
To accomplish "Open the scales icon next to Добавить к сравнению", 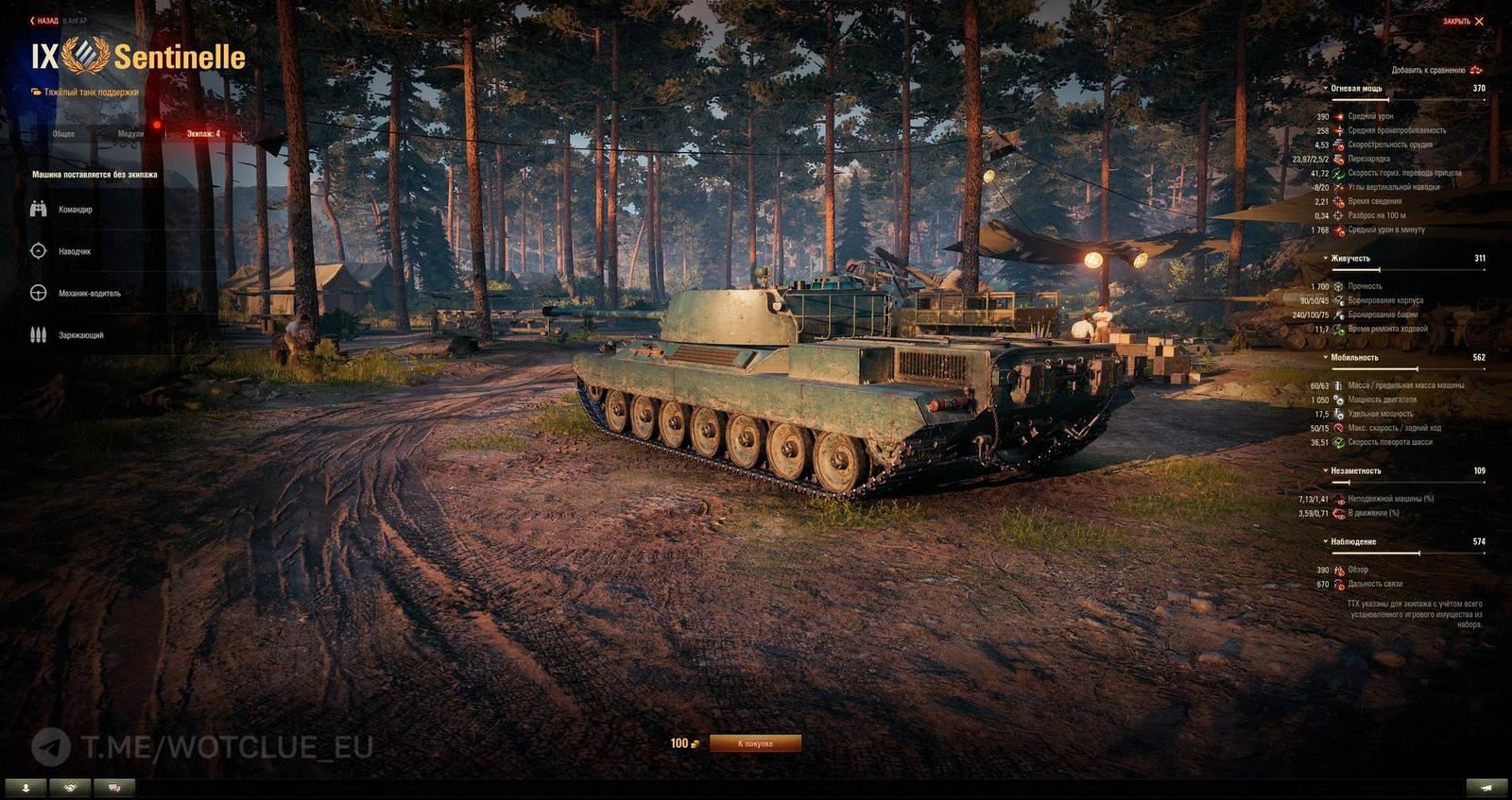I will click(1475, 70).
